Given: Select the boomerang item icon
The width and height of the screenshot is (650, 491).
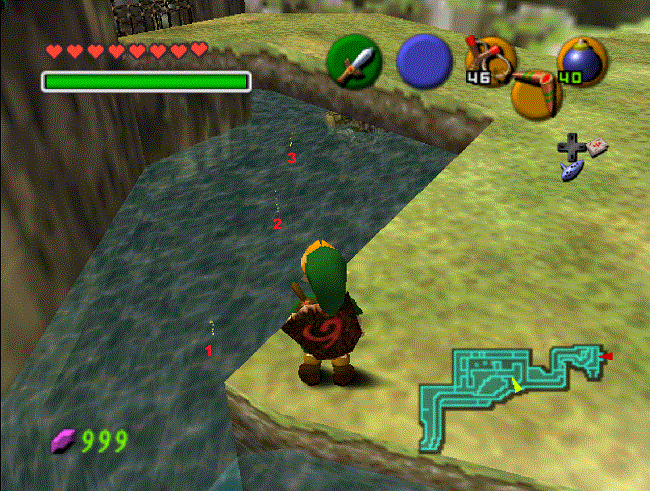Looking at the screenshot, I should pos(535,92).
